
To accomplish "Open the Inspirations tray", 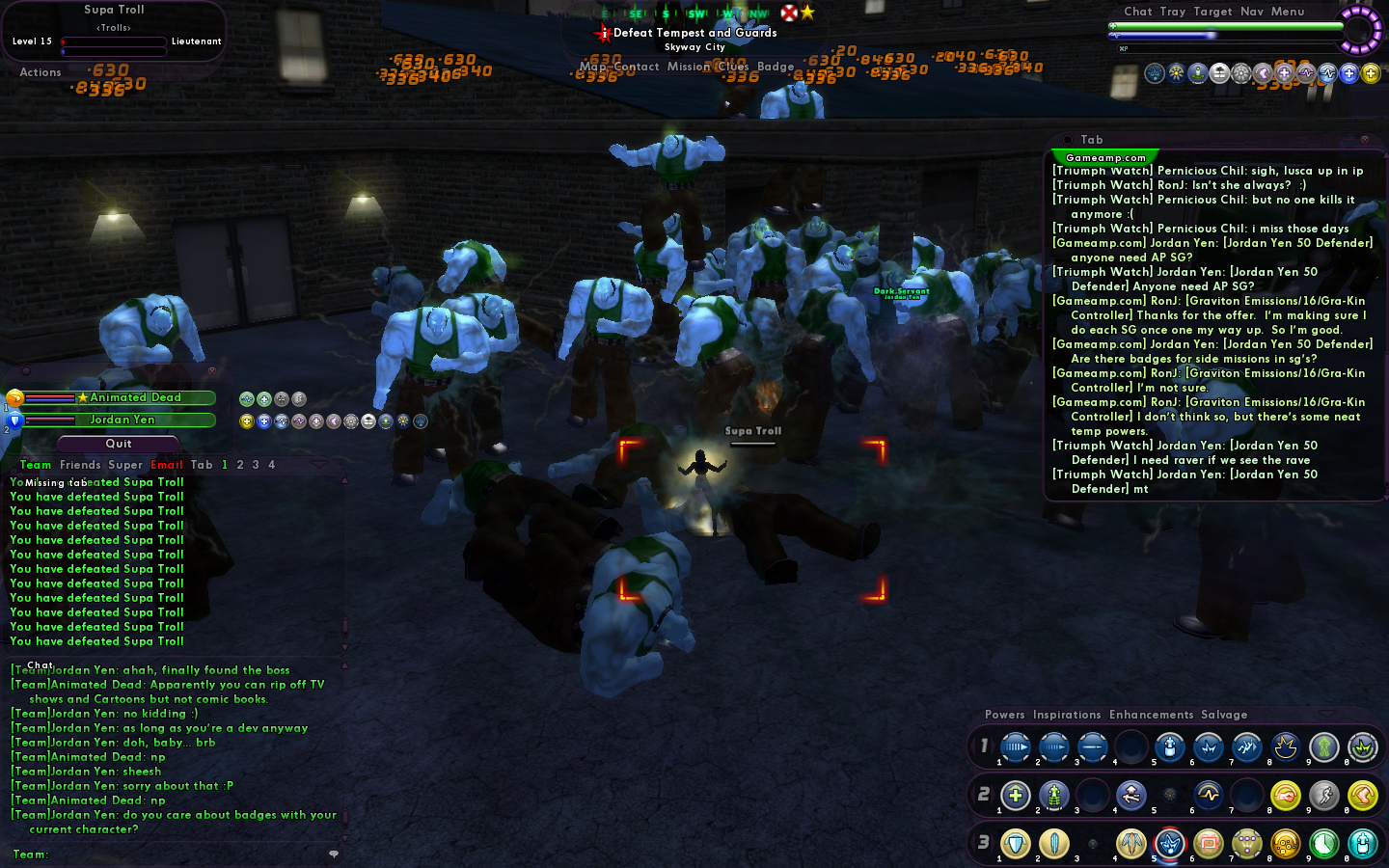I will click(1066, 715).
